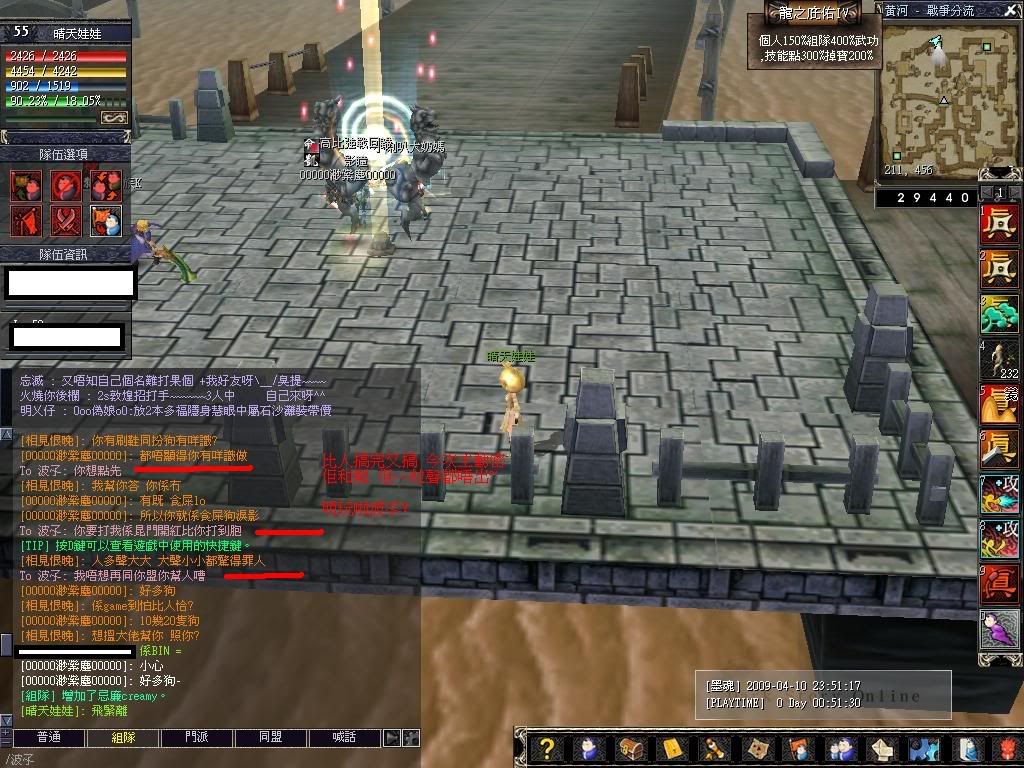Viewport: 1024px width, 768px height.
Task: Switch to the 普通 chat tab
Action: tap(48, 737)
